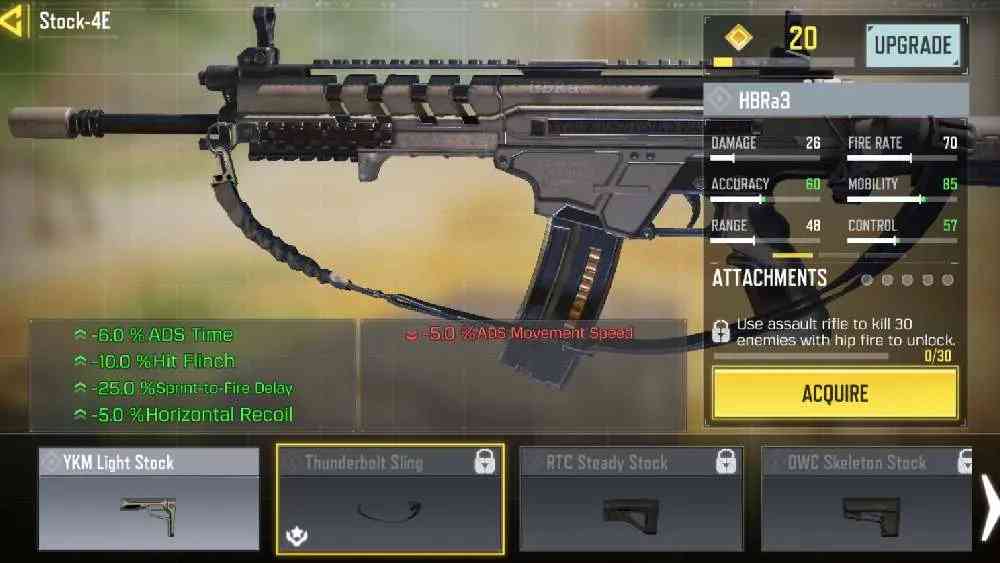Go back using the yellow arrow
Image resolution: width=1000 pixels, height=563 pixels.
[14, 22]
